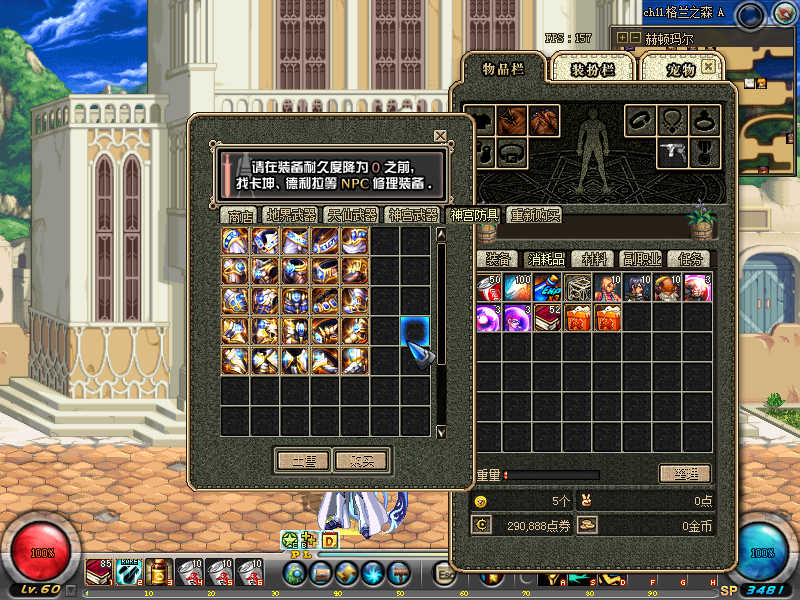Show the 神宫武器 tab
Viewport: 800px width, 600px height.
pyautogui.click(x=411, y=215)
